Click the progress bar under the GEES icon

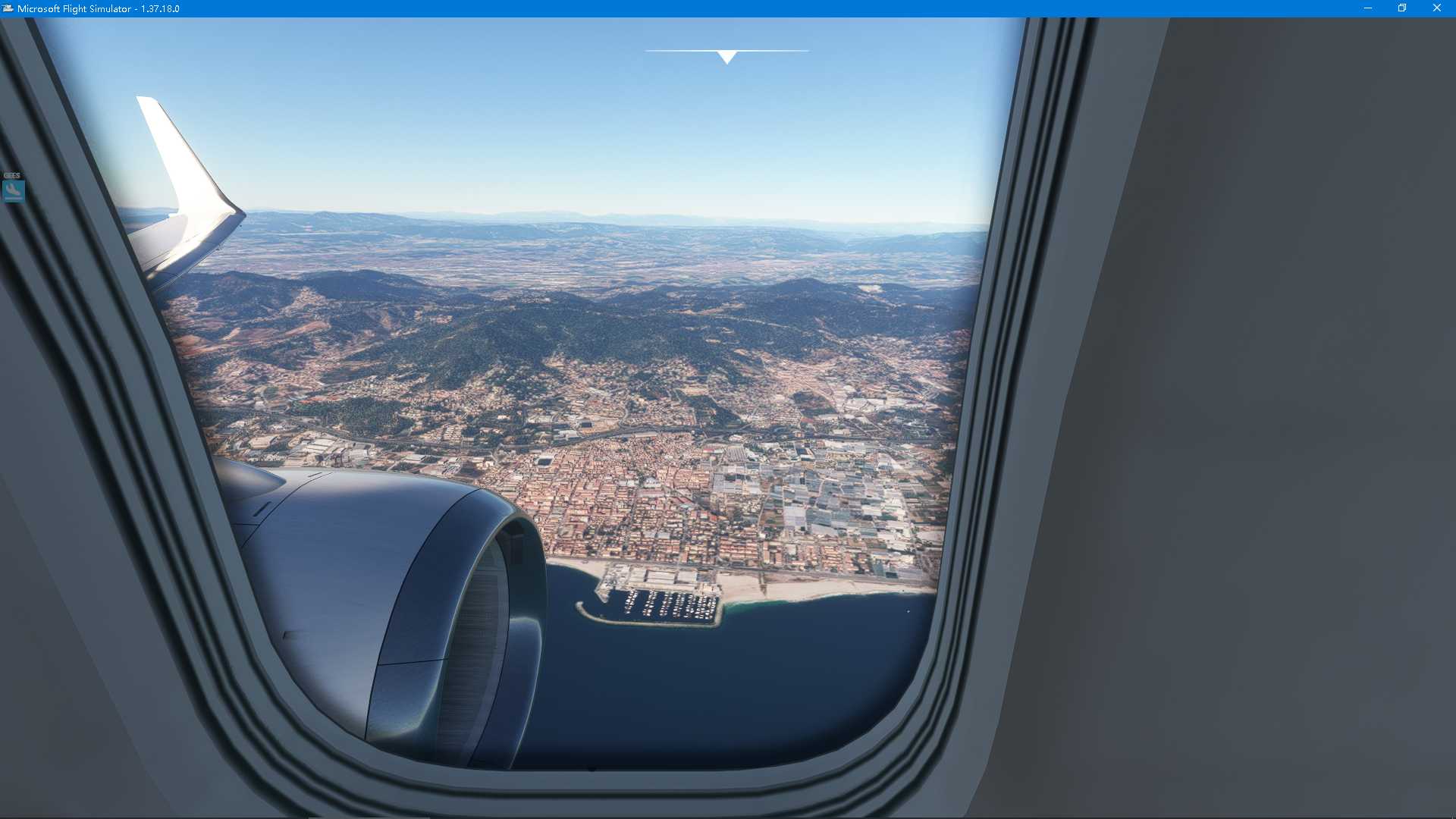[x=13, y=198]
